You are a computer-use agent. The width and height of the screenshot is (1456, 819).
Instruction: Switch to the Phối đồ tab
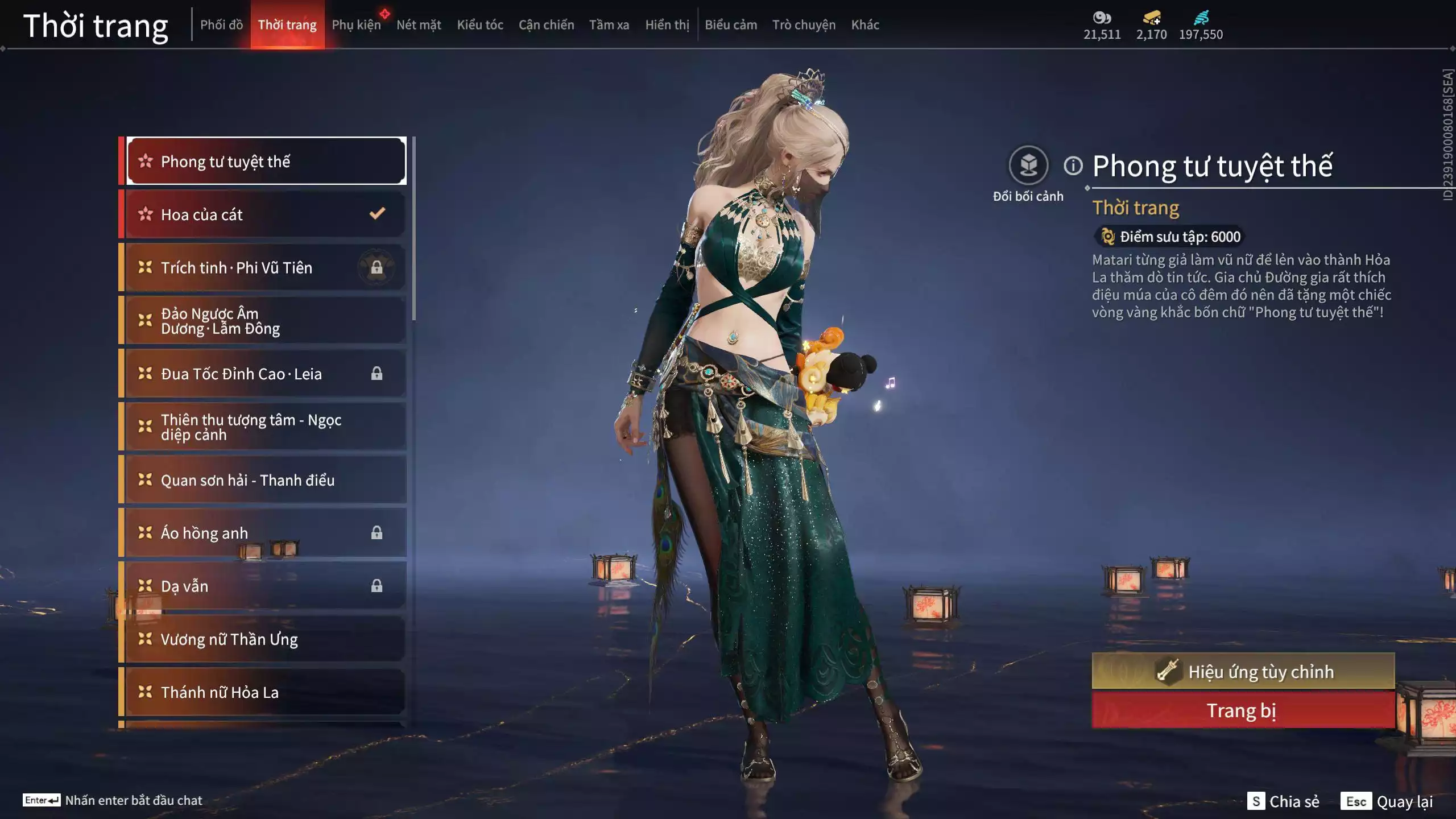click(221, 25)
